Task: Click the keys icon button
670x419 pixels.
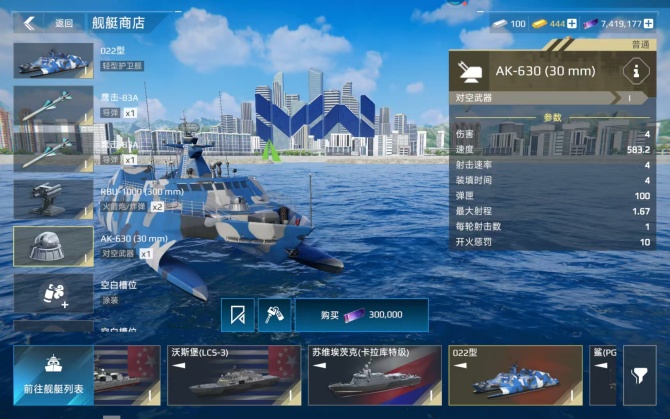Action: coord(274,314)
